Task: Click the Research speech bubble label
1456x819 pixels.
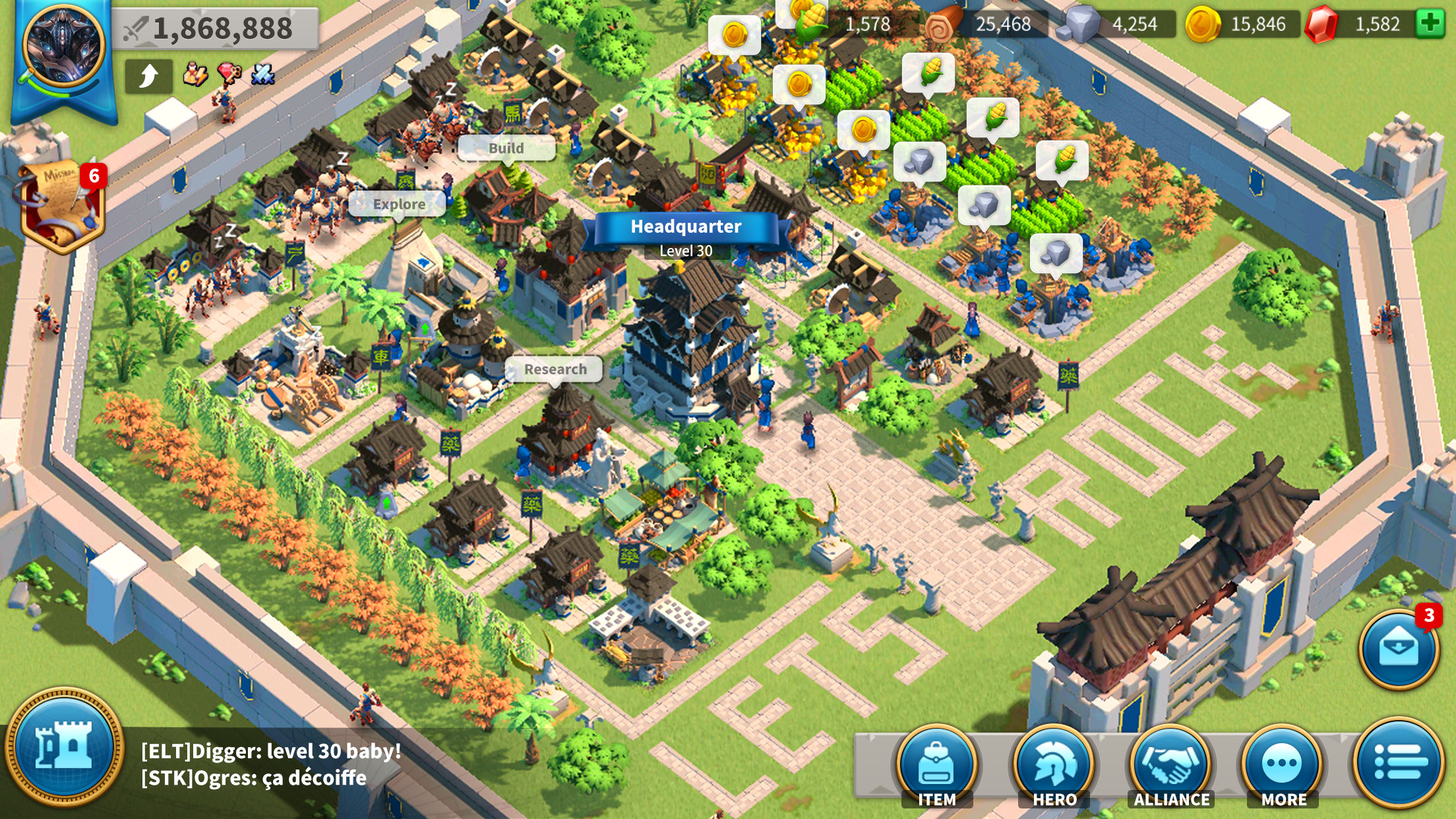Action: (555, 370)
